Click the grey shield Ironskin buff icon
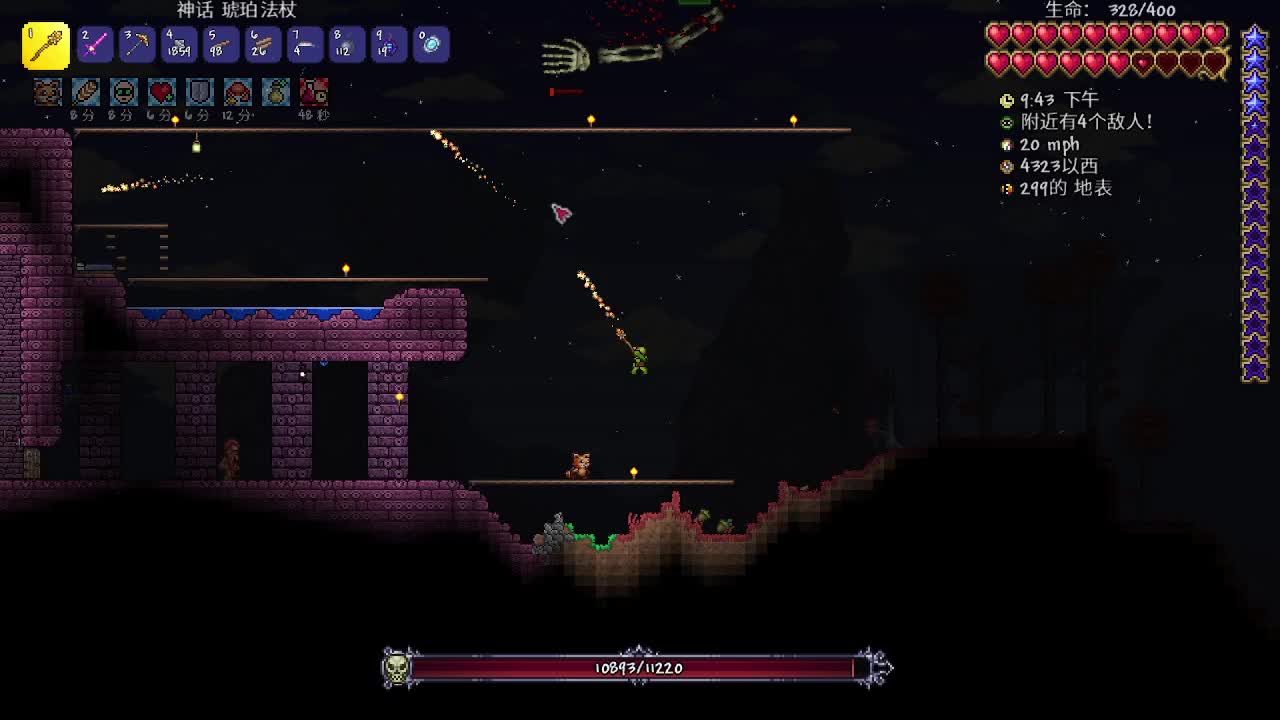 (x=200, y=92)
